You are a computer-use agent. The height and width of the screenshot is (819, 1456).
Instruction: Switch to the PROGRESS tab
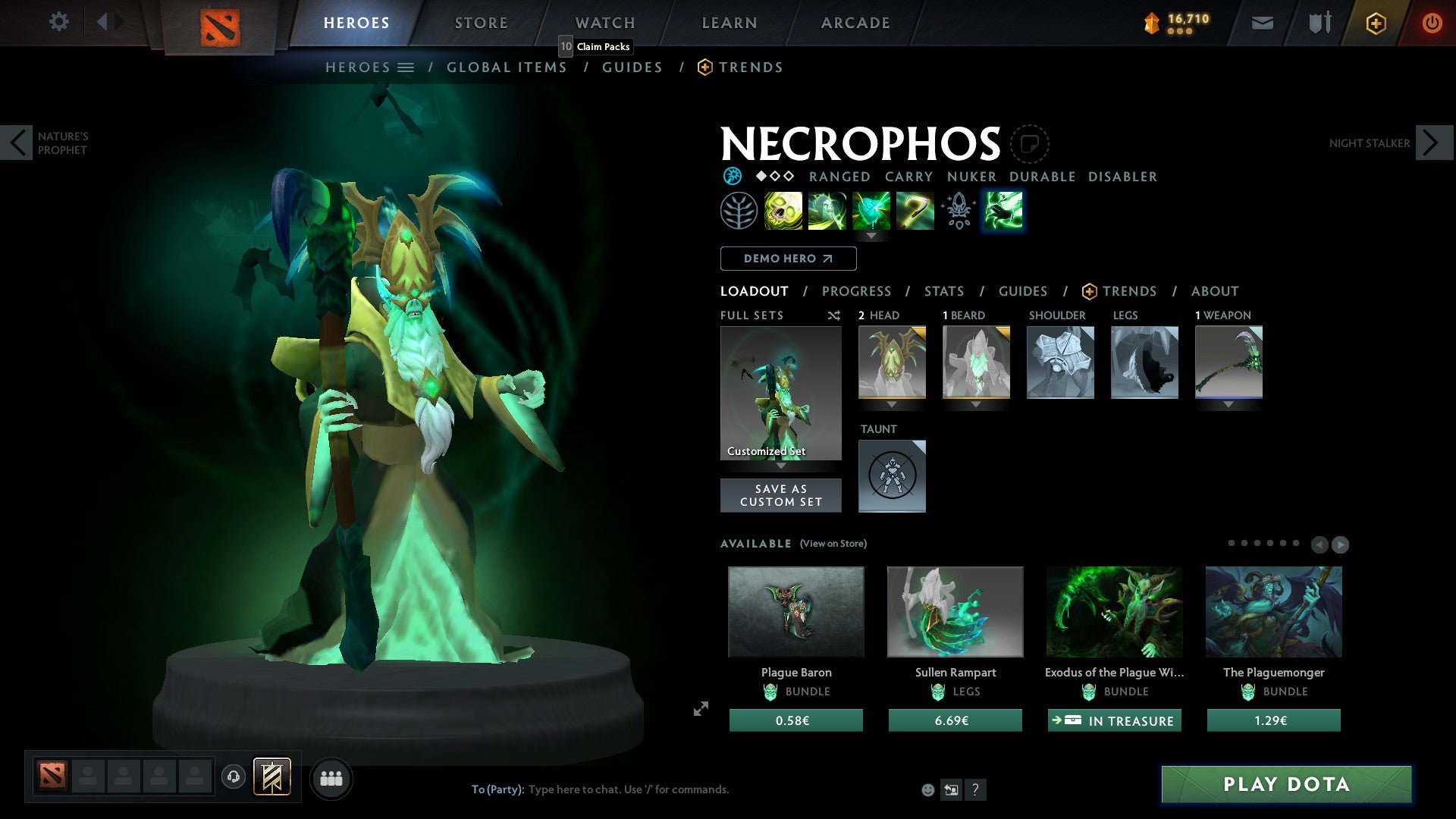pos(857,291)
